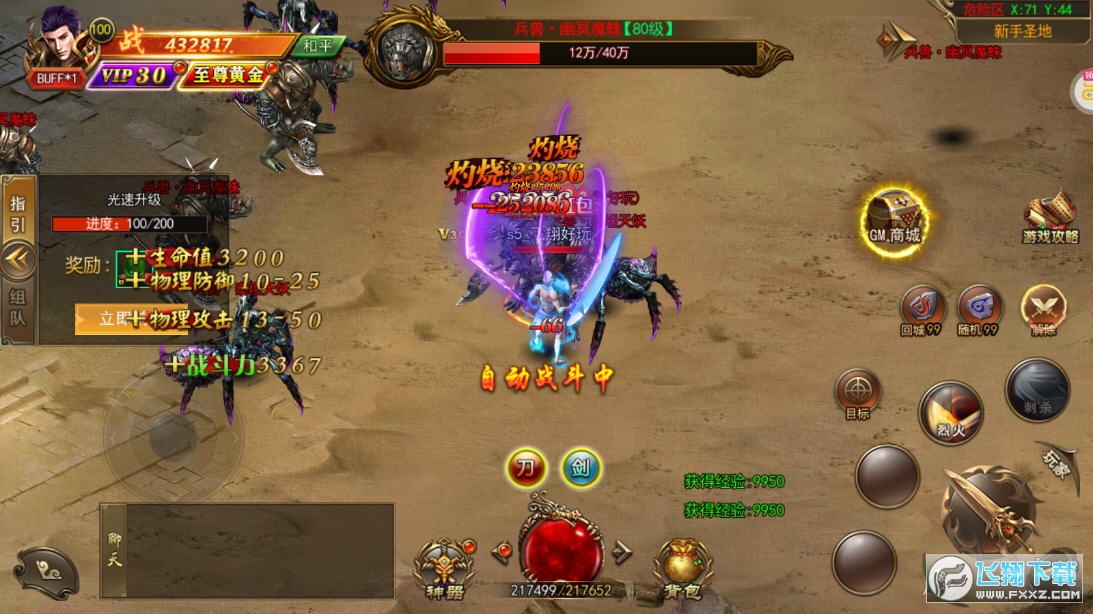The width and height of the screenshot is (1093, 614).
Task: Open the VIP 30 privileges badge
Action: 132,75
